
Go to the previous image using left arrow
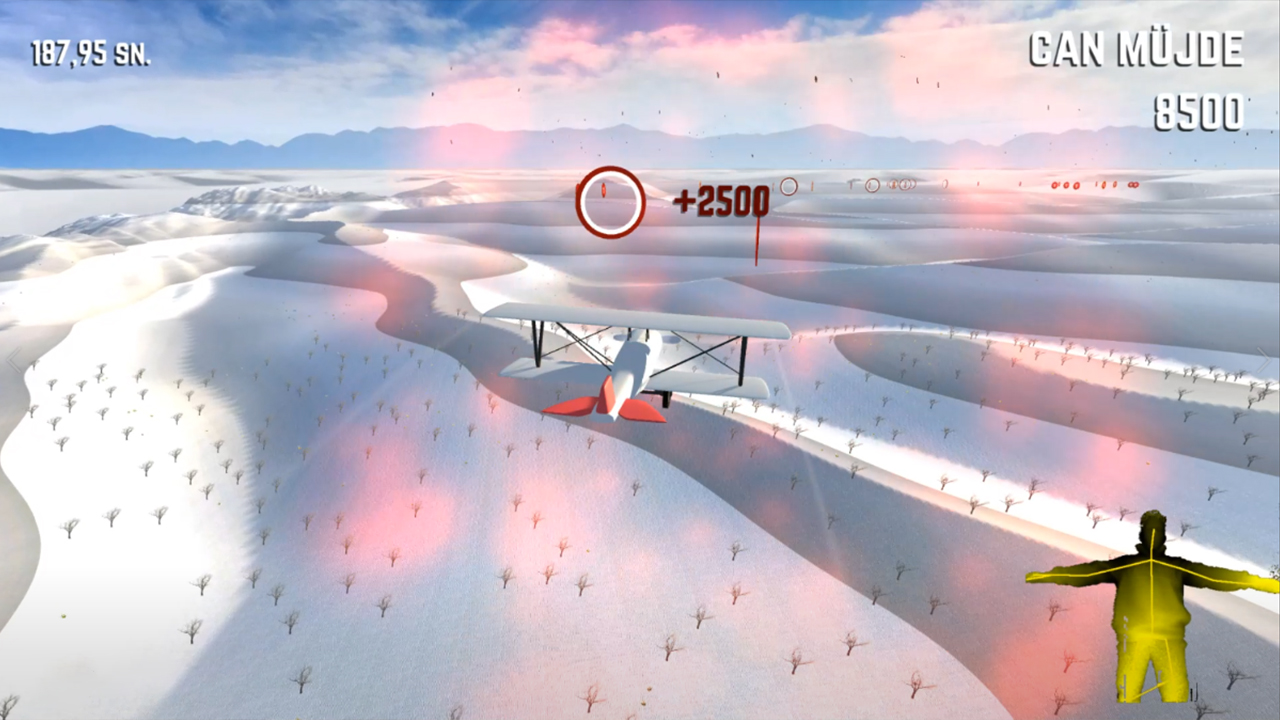pyautogui.click(x=14, y=360)
